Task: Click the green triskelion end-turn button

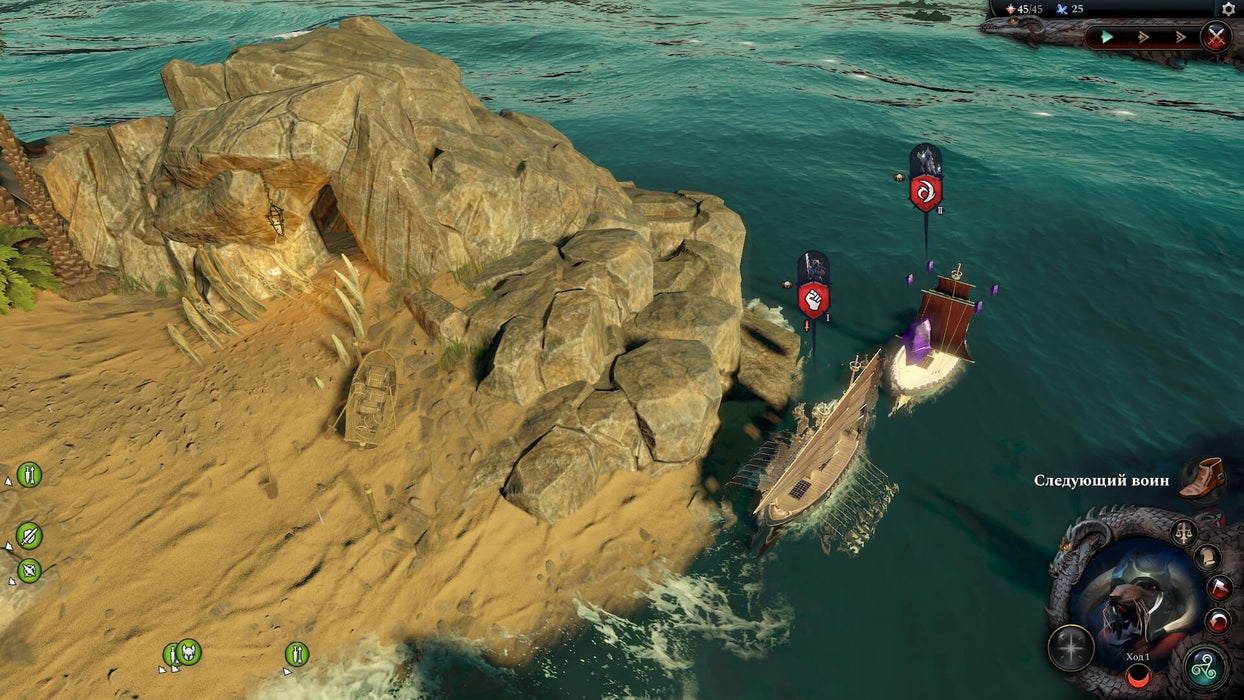Action: (1206, 667)
